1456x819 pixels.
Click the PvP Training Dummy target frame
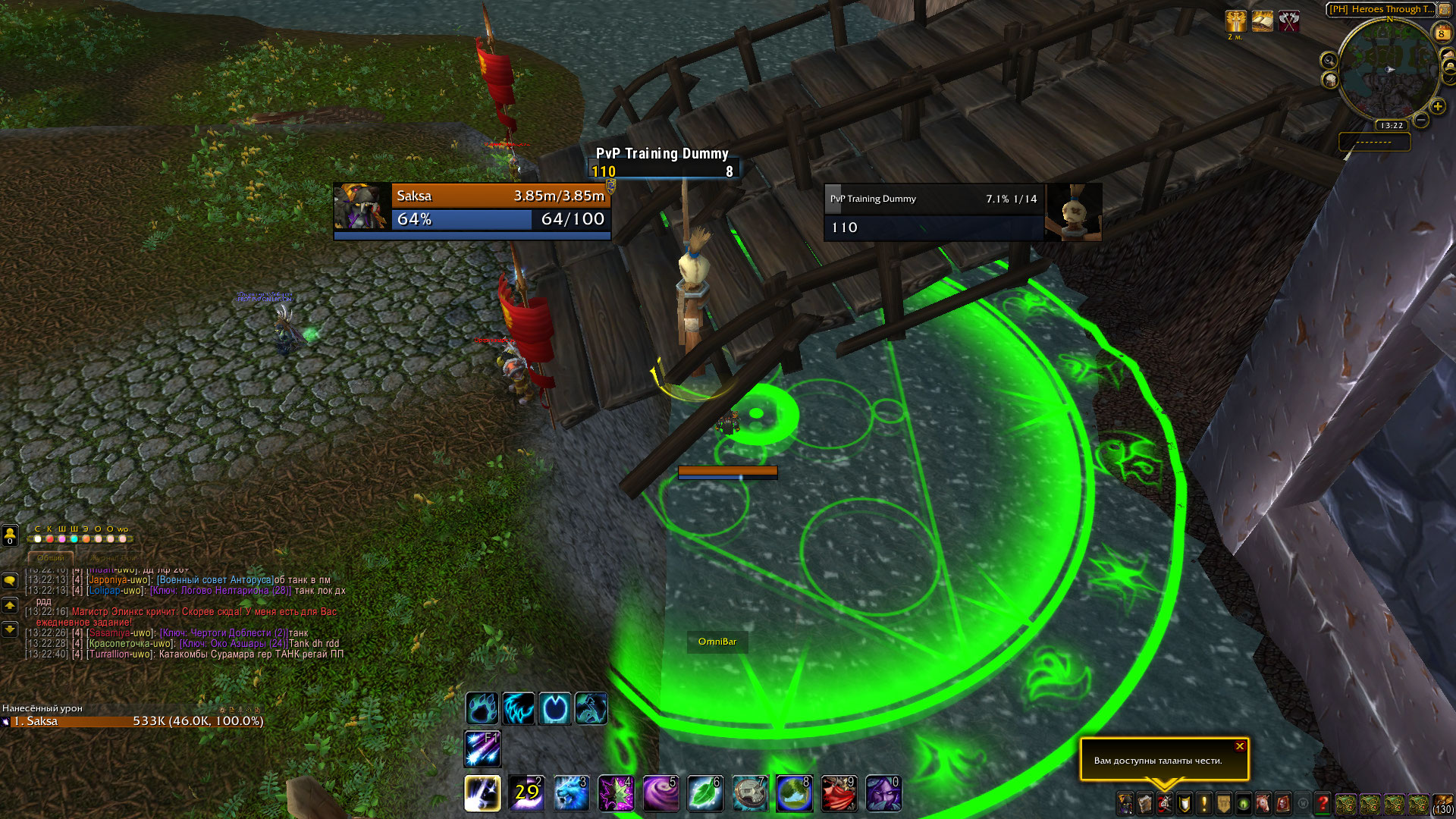962,212
